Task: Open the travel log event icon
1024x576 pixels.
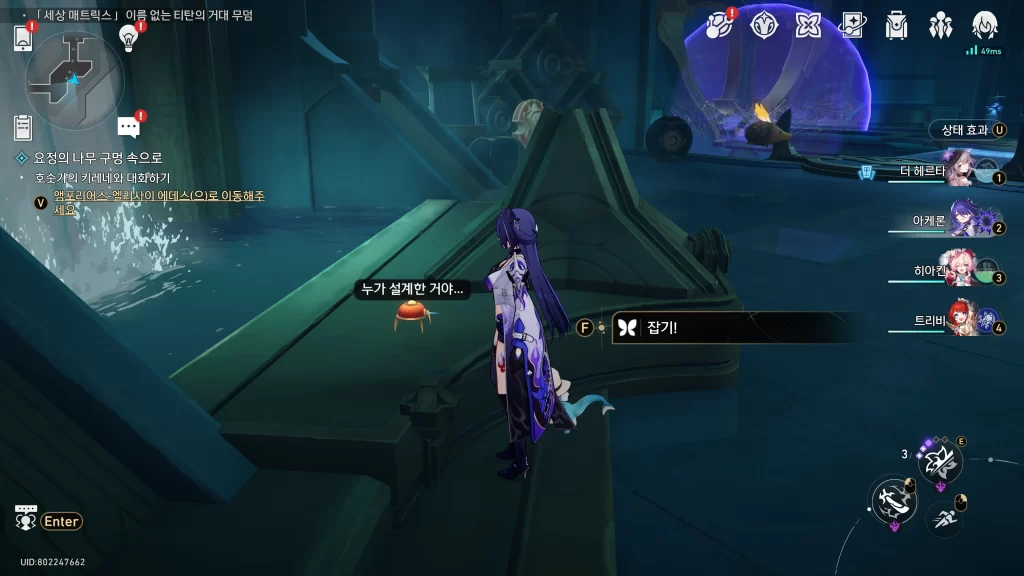Action: (720, 25)
